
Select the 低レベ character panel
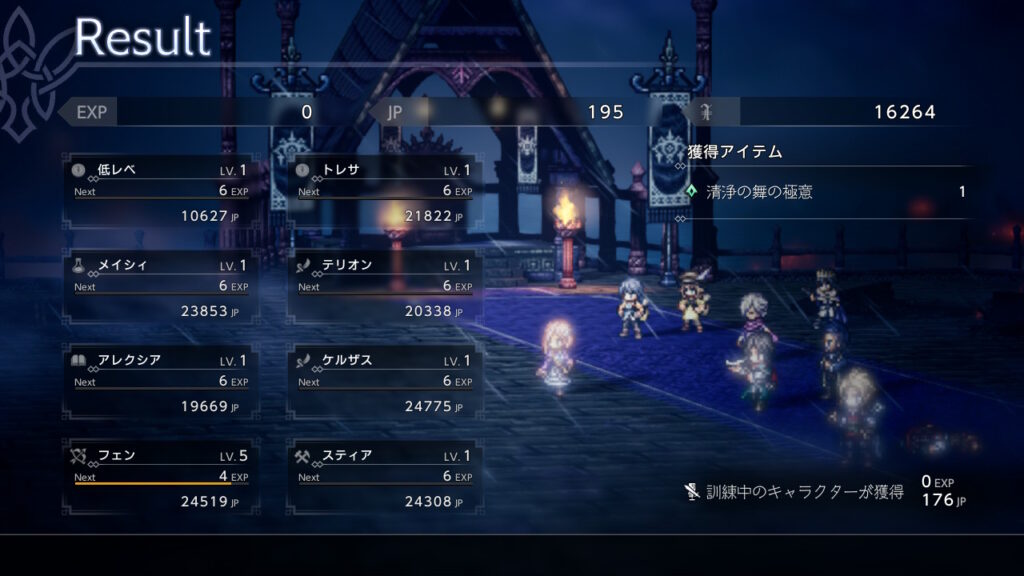pyautogui.click(x=161, y=190)
